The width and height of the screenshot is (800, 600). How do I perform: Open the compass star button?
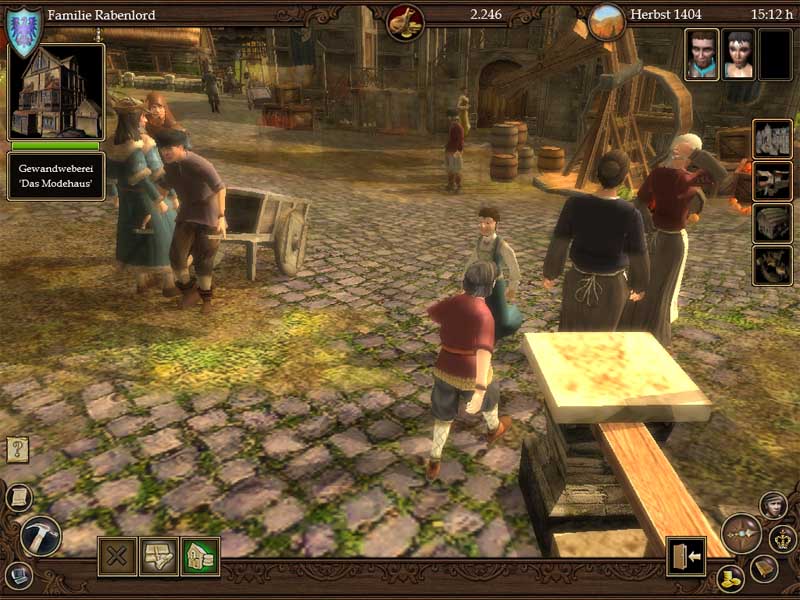pyautogui.click(x=741, y=534)
